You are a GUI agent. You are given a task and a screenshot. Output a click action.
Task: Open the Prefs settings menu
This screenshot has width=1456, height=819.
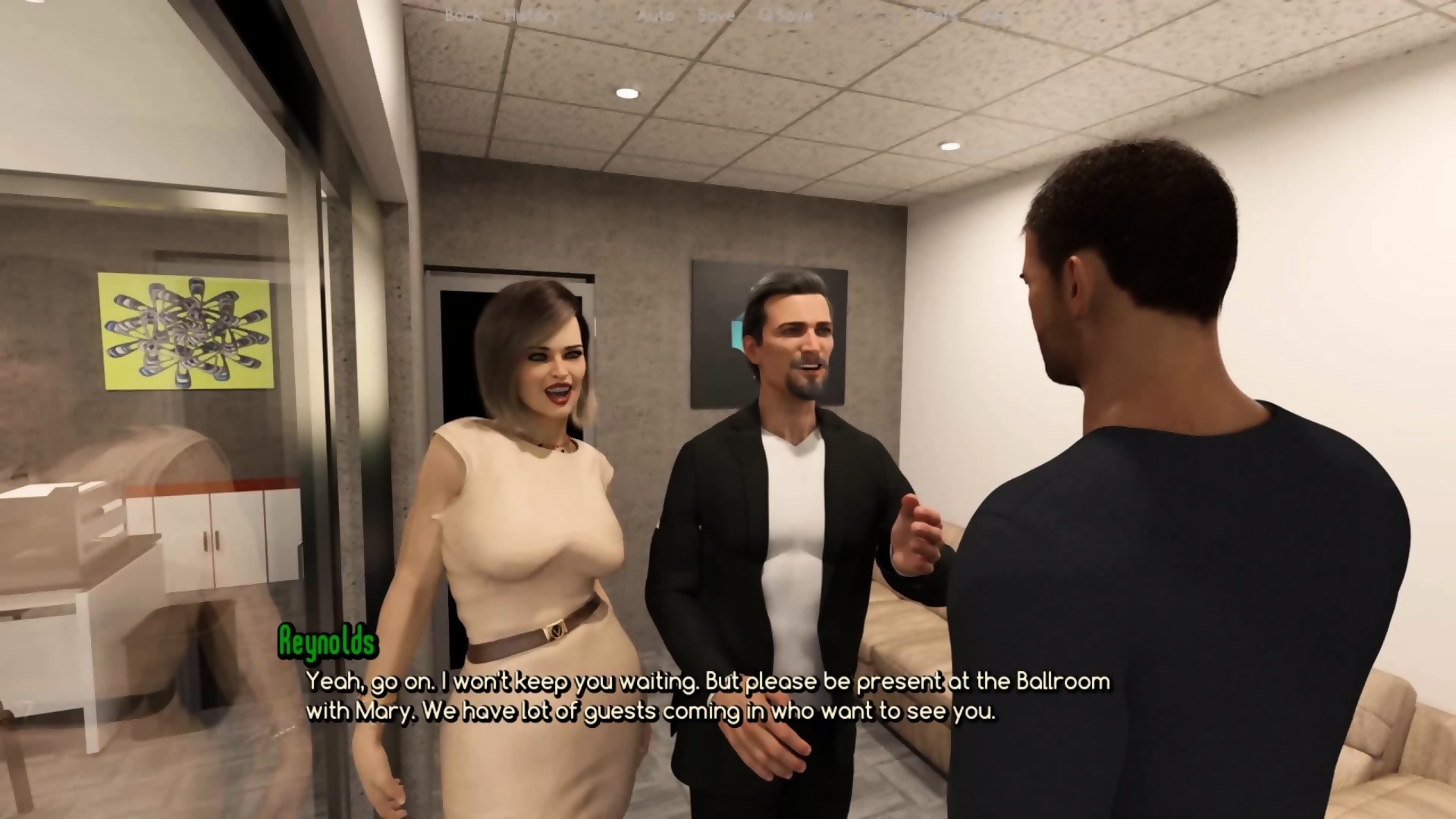(935, 15)
